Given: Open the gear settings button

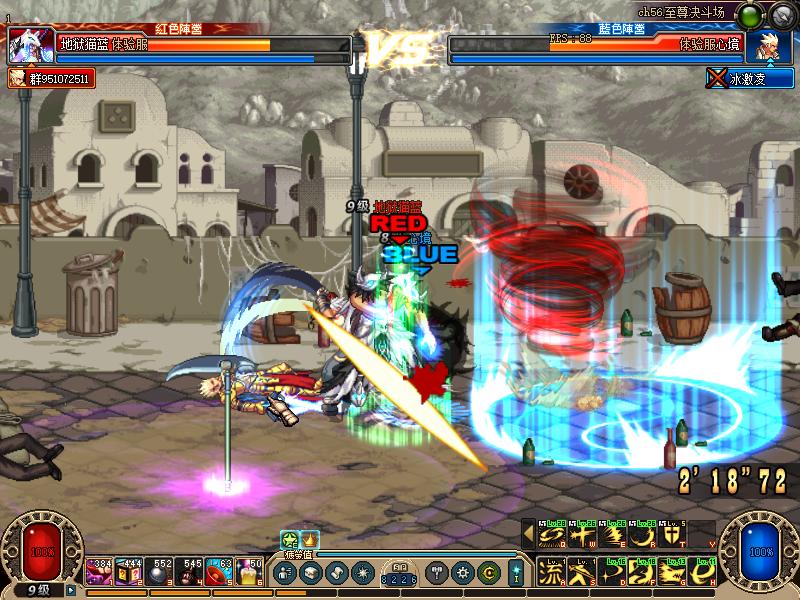Looking at the screenshot, I should click(x=462, y=573).
